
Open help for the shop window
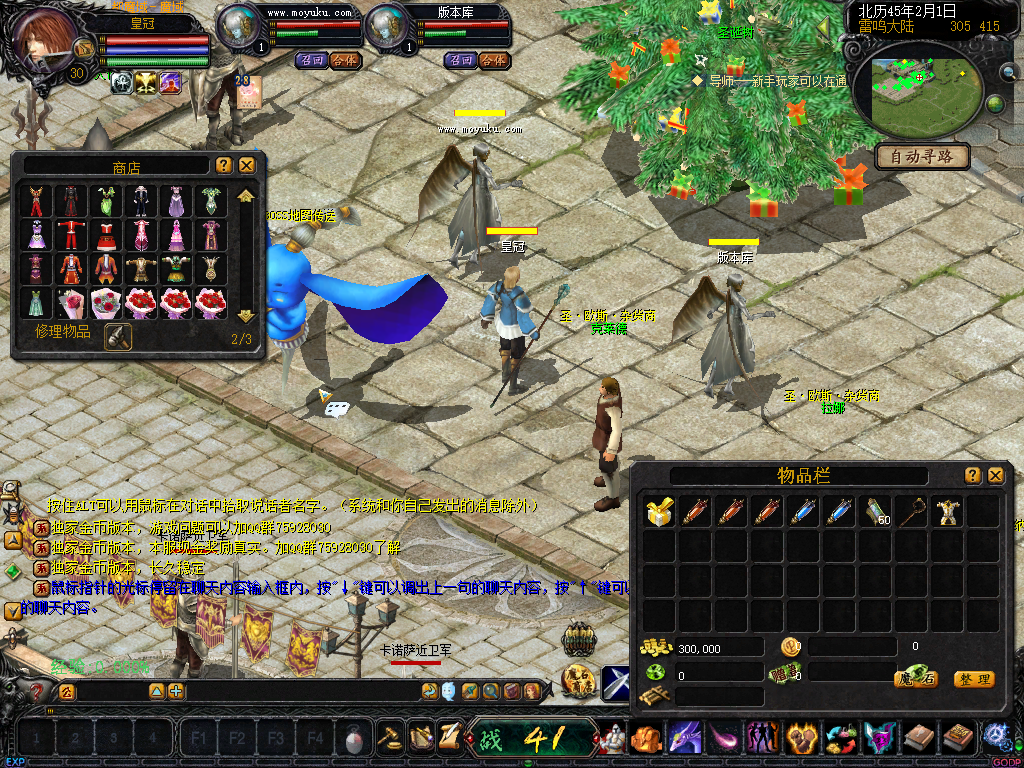[223, 165]
